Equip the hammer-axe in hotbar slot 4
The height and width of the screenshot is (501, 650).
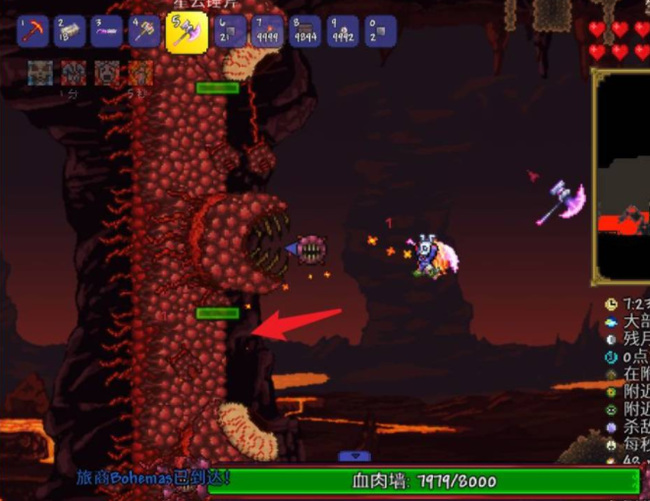pos(145,31)
